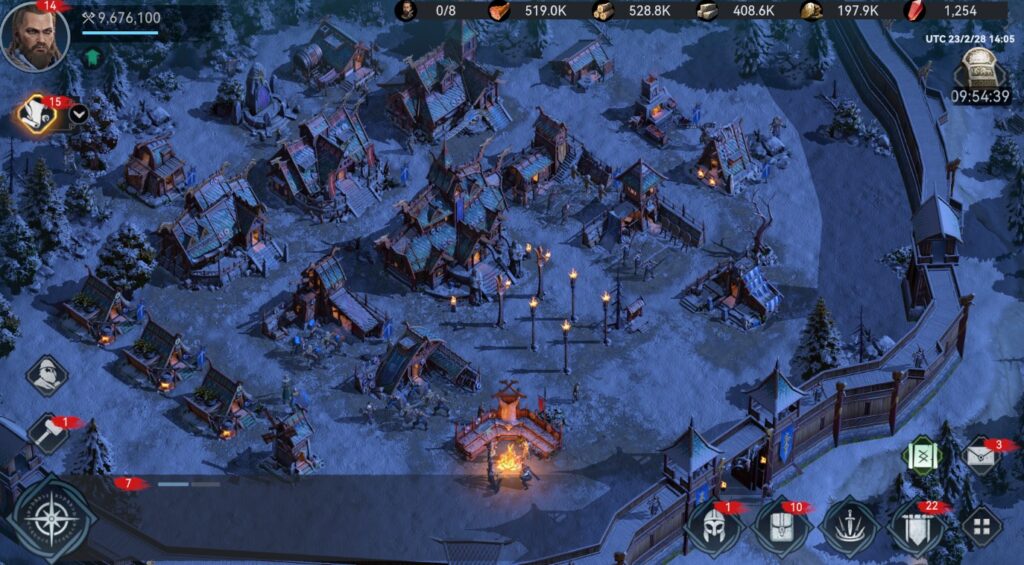Viewport: 1024px width, 565px height.
Task: Check the meat food resource
Action: point(499,11)
